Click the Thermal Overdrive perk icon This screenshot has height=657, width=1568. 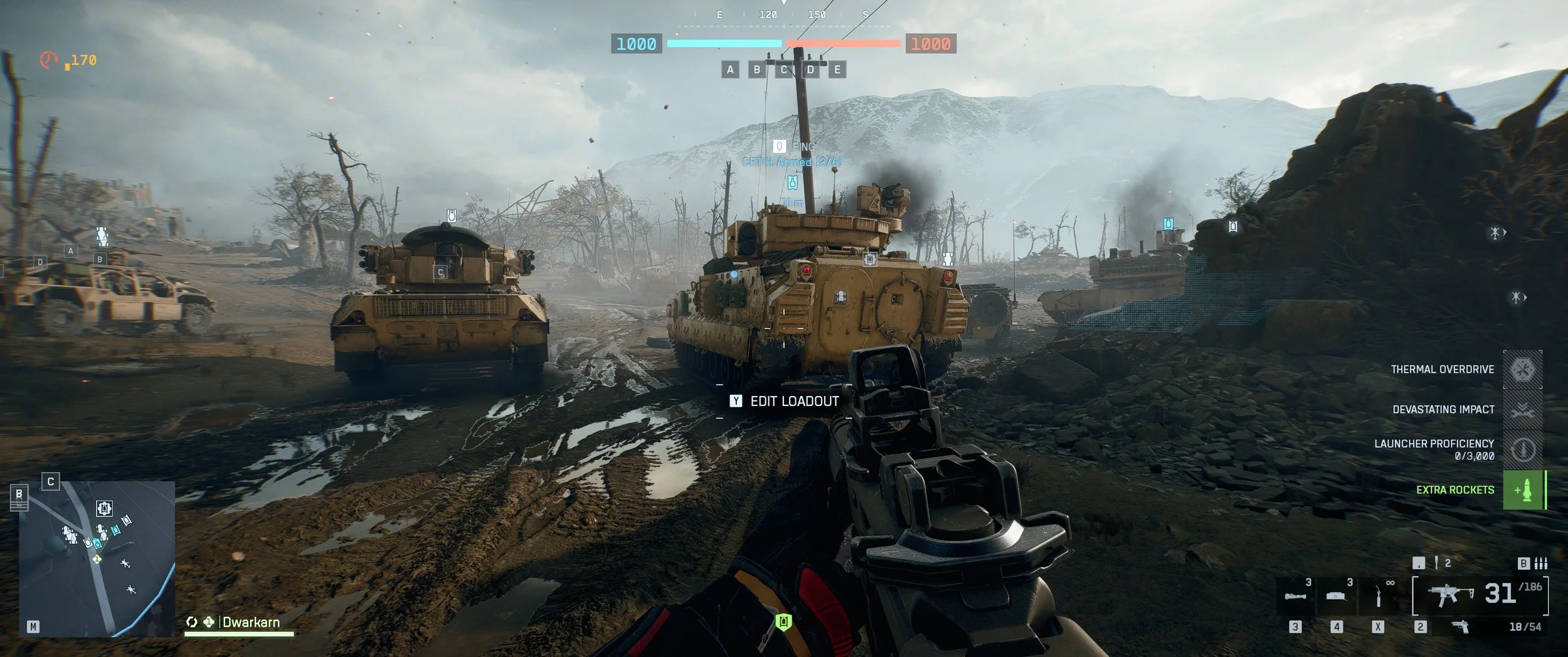click(x=1523, y=370)
